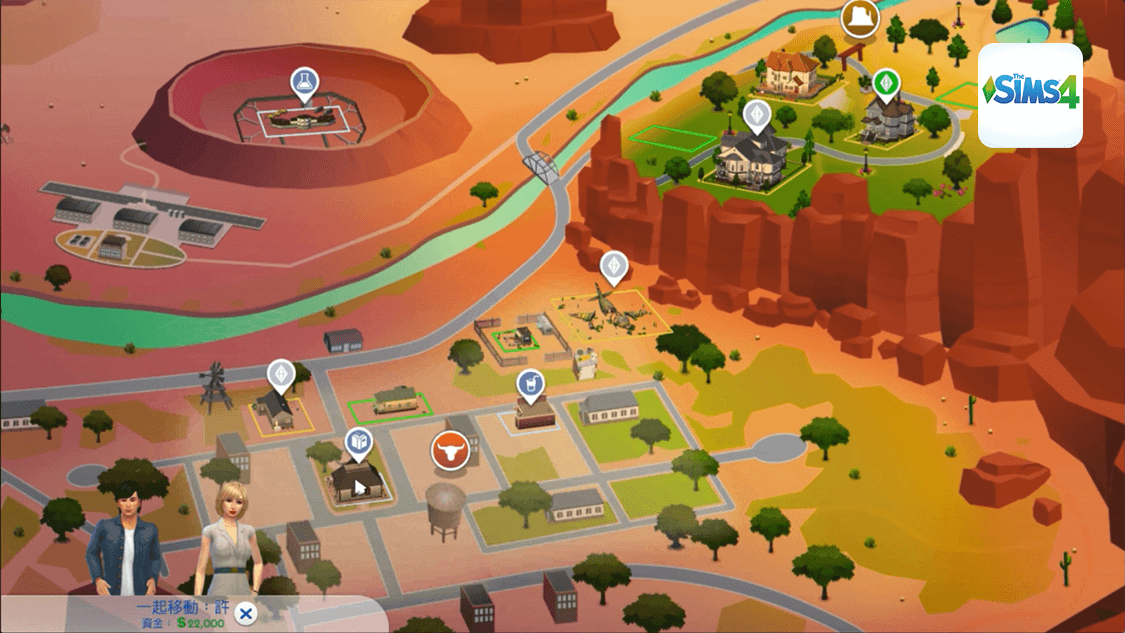Pick the green plumbob house pin
1125x633 pixels.
tap(885, 82)
